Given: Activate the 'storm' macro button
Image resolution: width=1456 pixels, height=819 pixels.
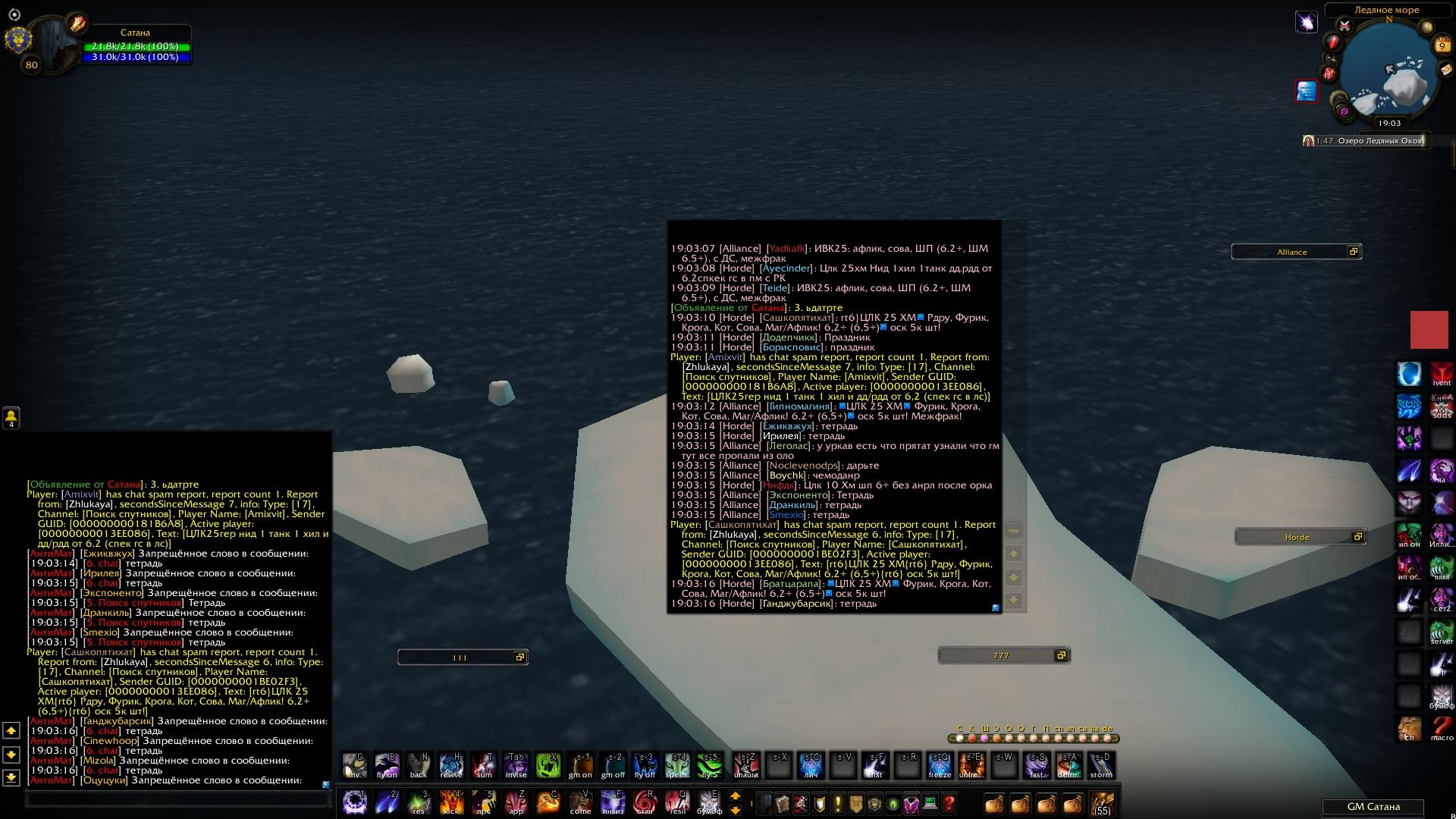Looking at the screenshot, I should point(1101,766).
